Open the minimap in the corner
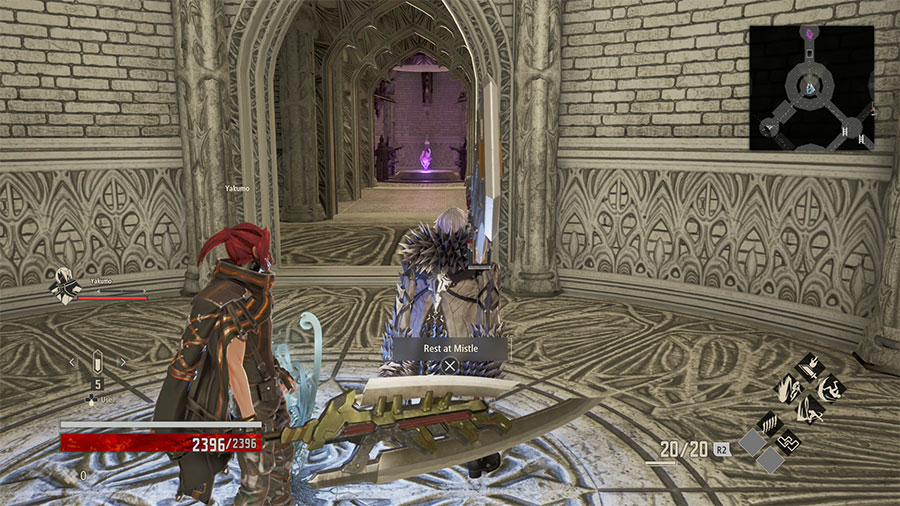Screen dimensions: 900x506 pos(811,87)
